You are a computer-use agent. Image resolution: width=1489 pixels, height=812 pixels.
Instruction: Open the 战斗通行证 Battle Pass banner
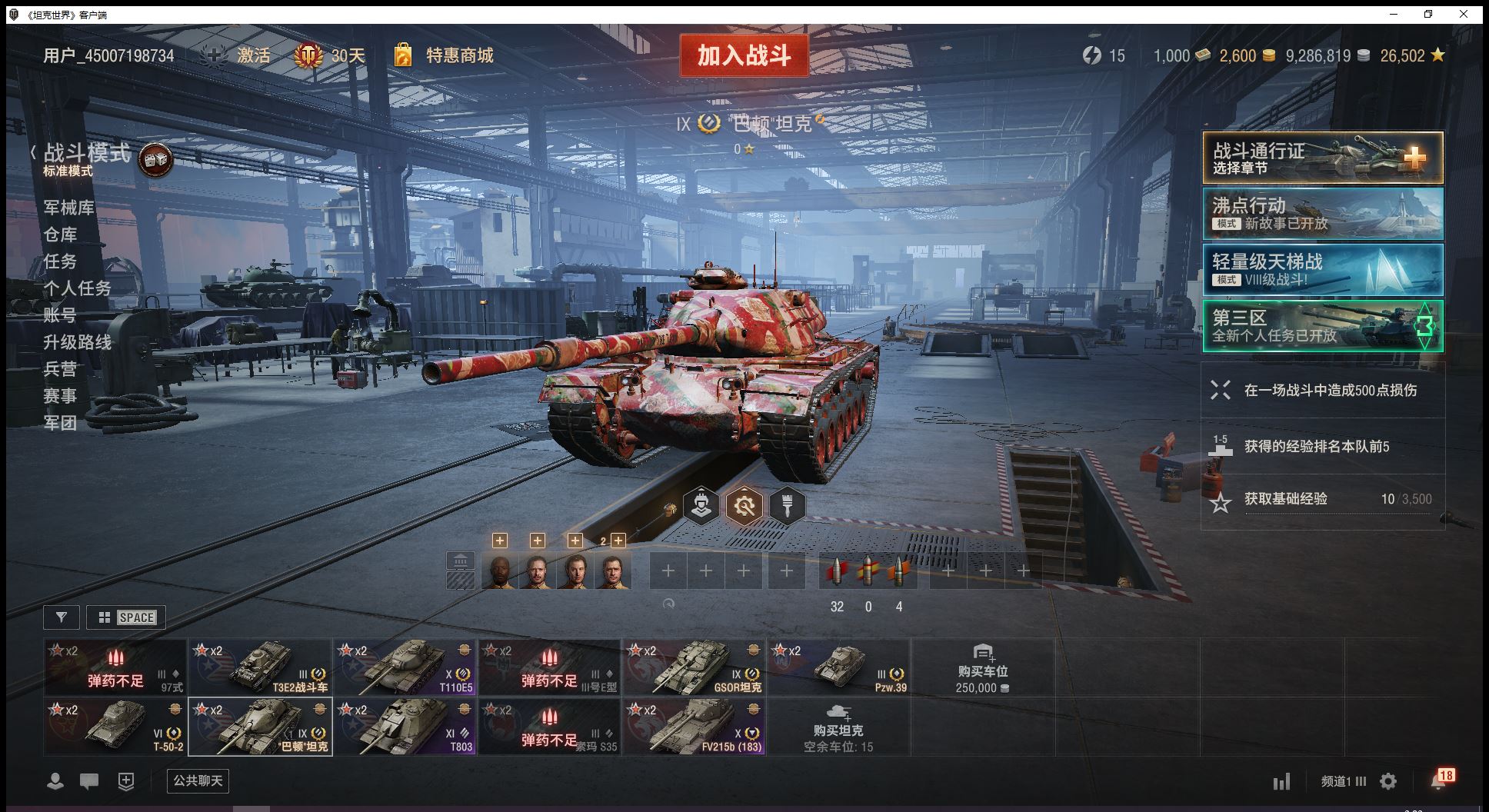point(1322,158)
